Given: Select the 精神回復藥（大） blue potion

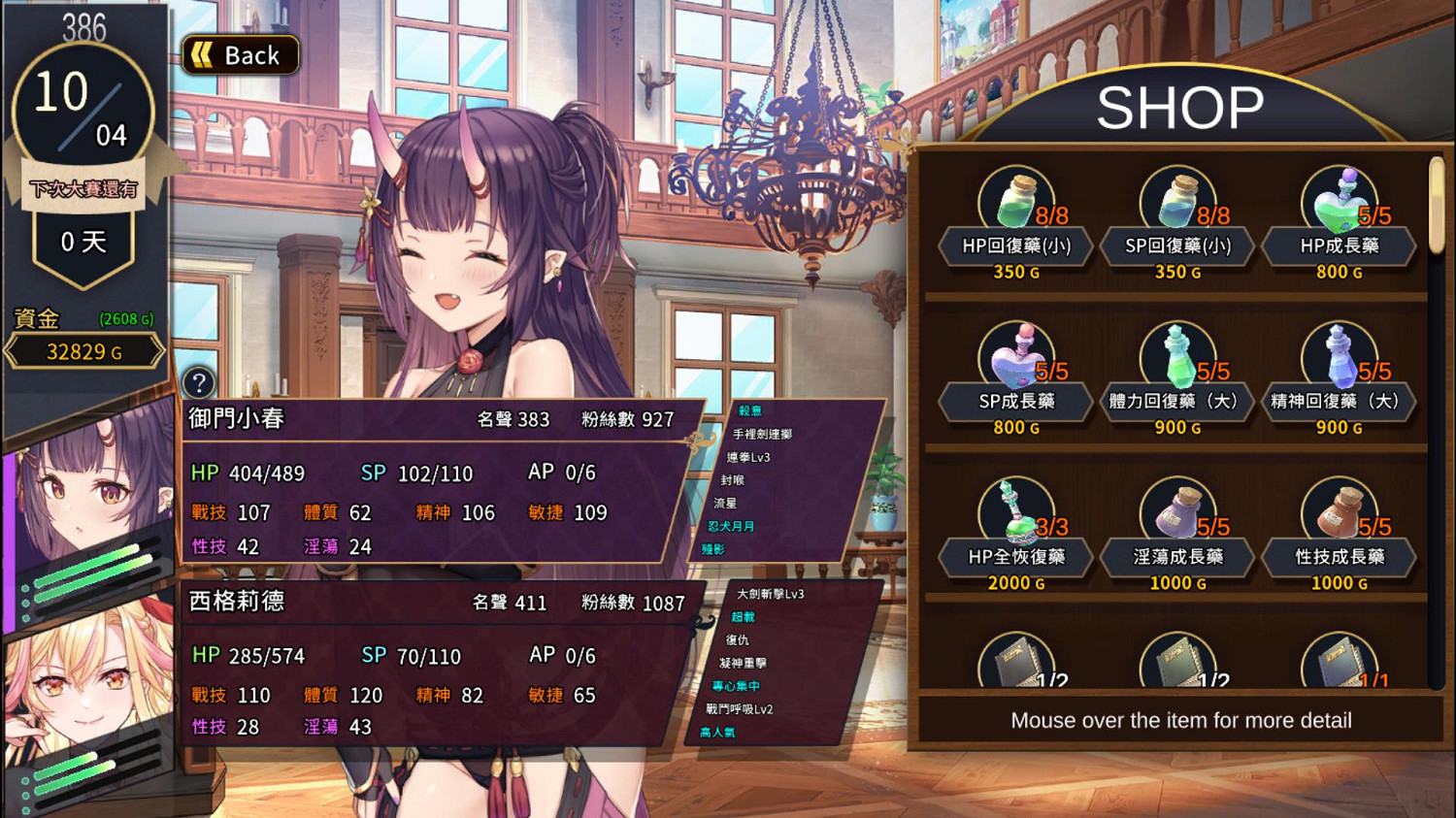Looking at the screenshot, I should [x=1339, y=354].
